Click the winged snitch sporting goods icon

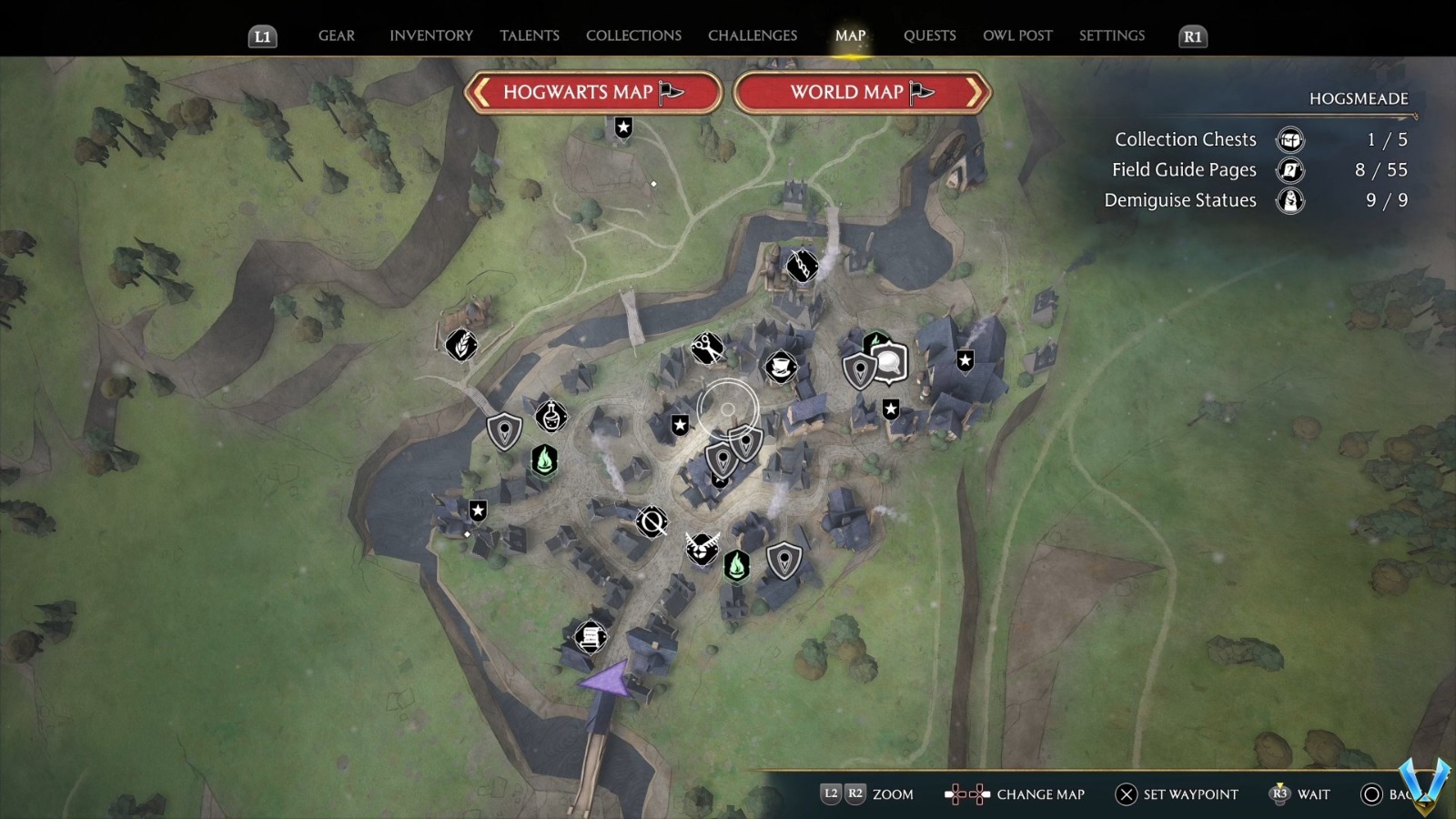click(x=701, y=549)
